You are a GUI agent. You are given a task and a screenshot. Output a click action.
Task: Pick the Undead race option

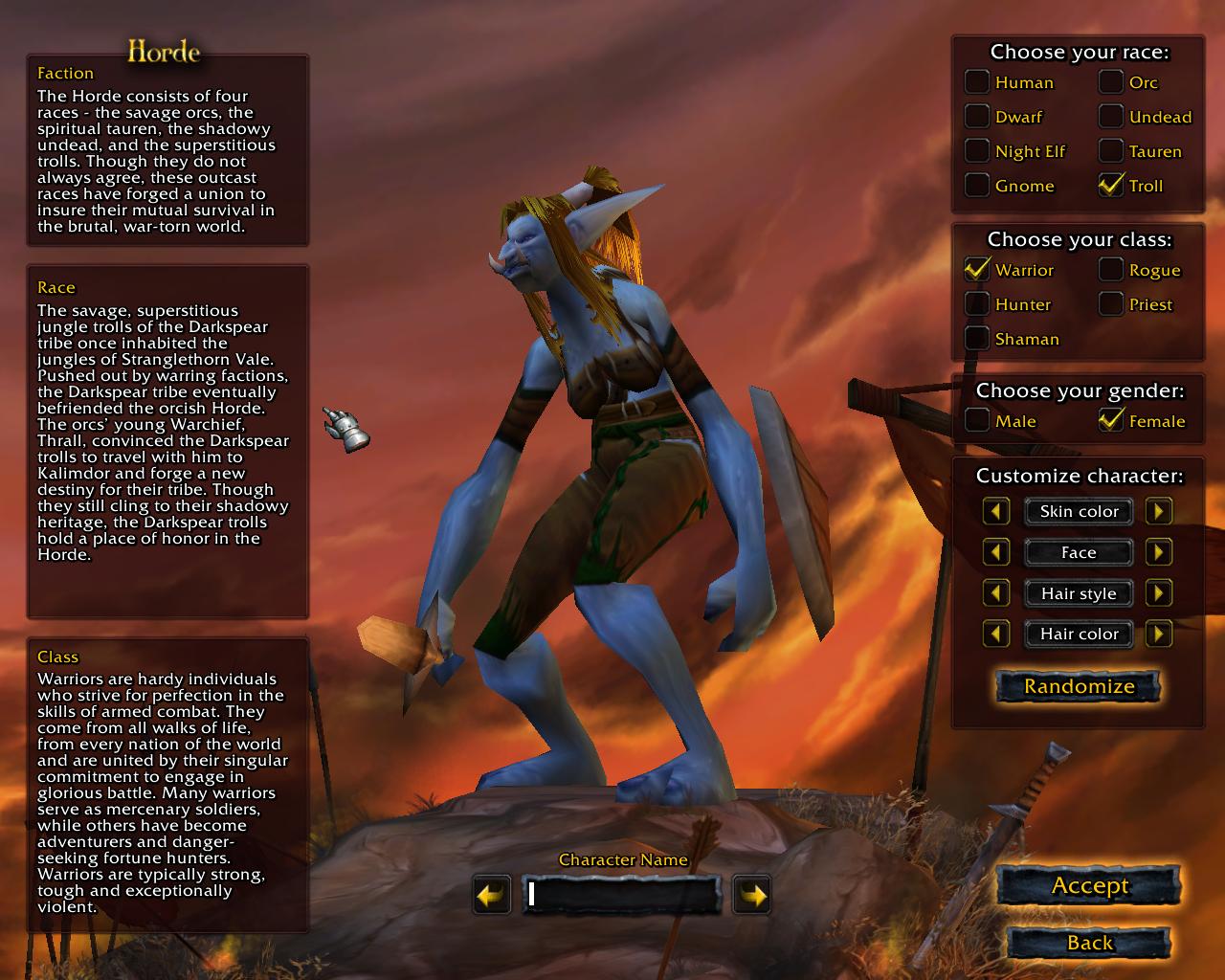pos(1110,117)
